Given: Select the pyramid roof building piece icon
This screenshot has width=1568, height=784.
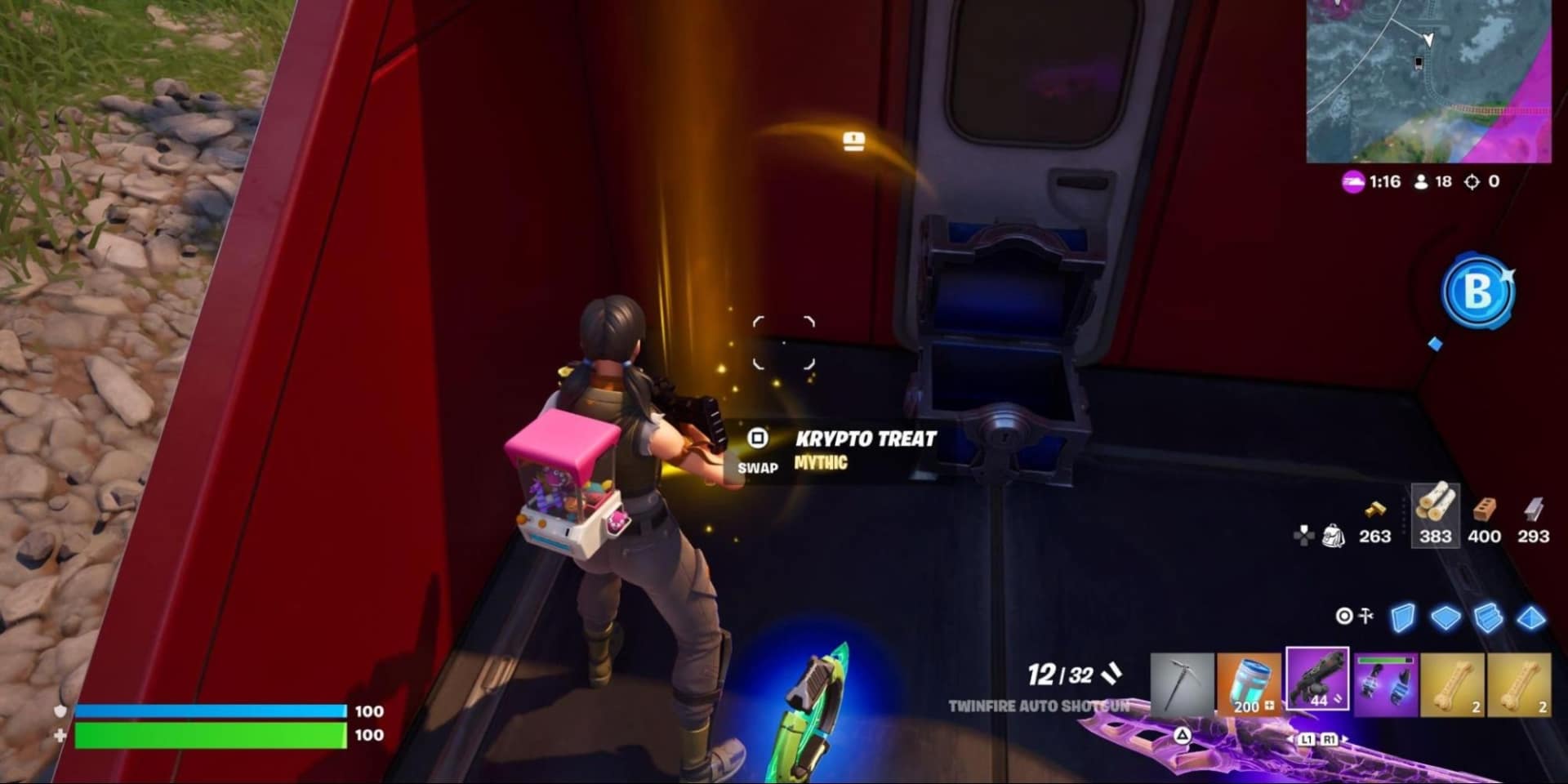Looking at the screenshot, I should 1533,619.
